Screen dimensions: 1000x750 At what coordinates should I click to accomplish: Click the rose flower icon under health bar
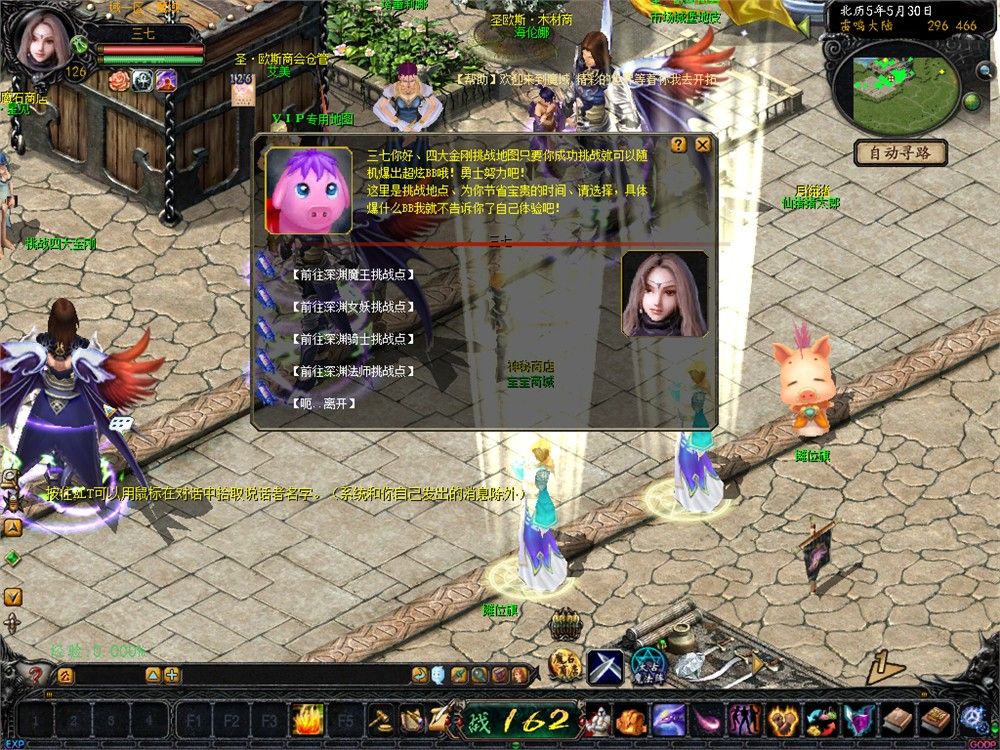119,81
